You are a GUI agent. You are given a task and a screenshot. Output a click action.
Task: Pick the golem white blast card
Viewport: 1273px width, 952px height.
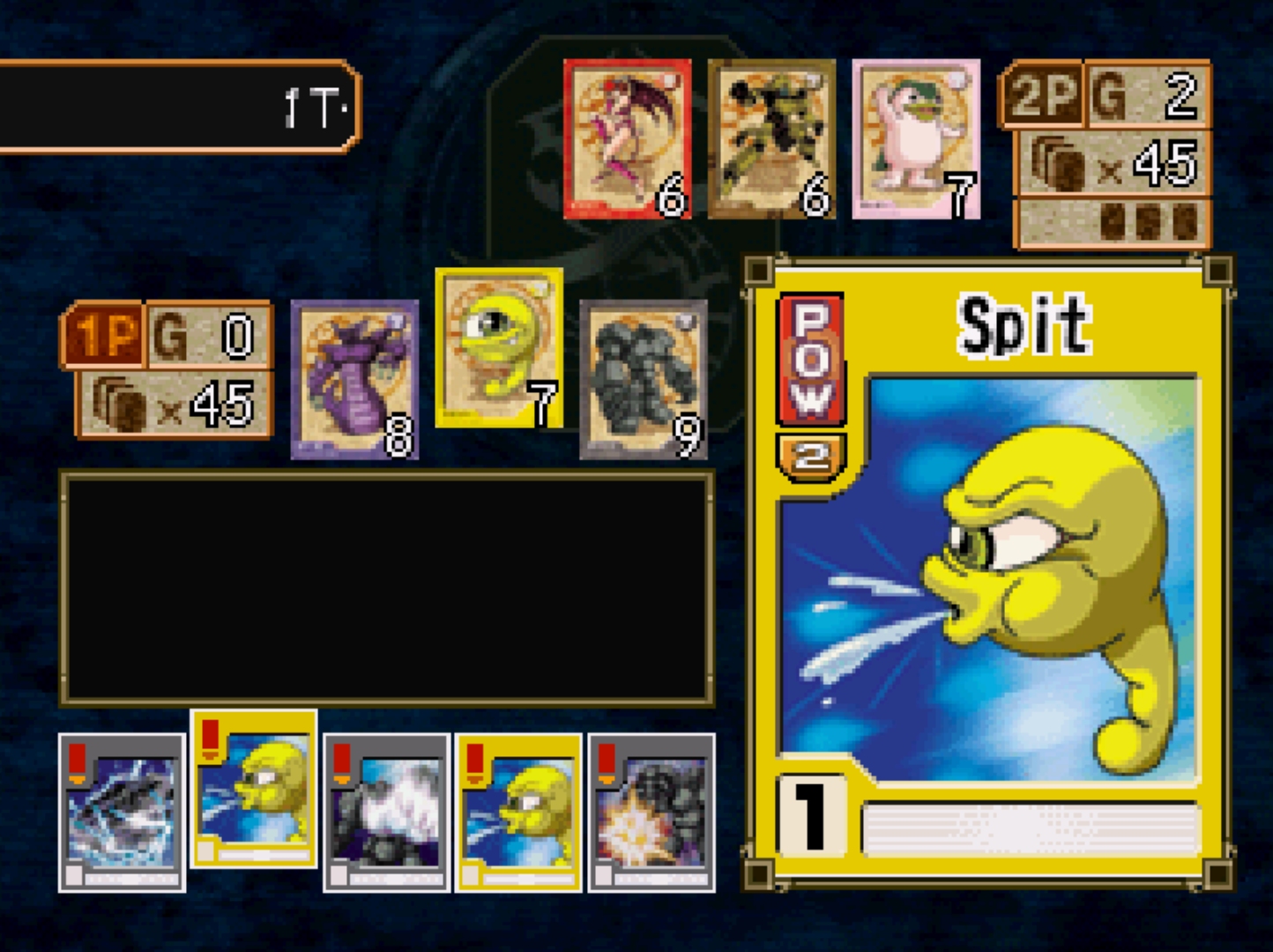pos(386,812)
